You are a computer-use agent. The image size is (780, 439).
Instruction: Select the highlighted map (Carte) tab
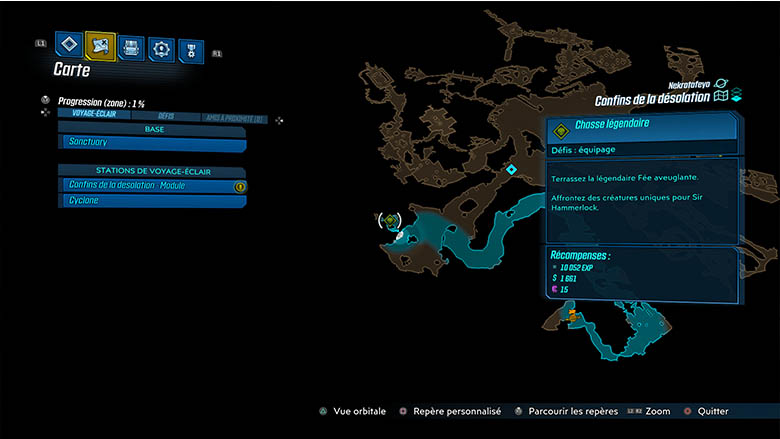(100, 45)
